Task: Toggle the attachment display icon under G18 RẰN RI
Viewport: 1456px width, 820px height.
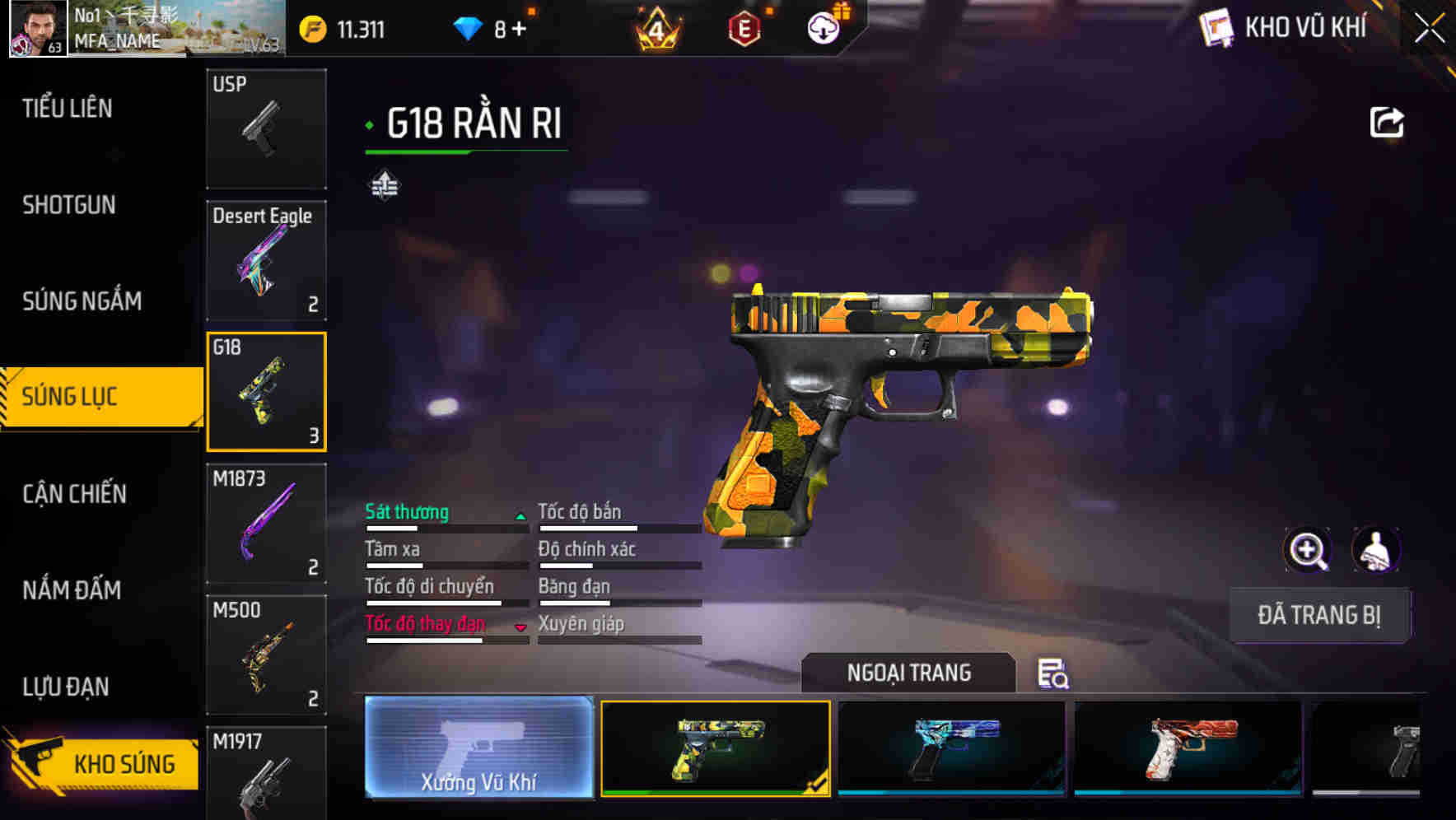Action: click(384, 184)
